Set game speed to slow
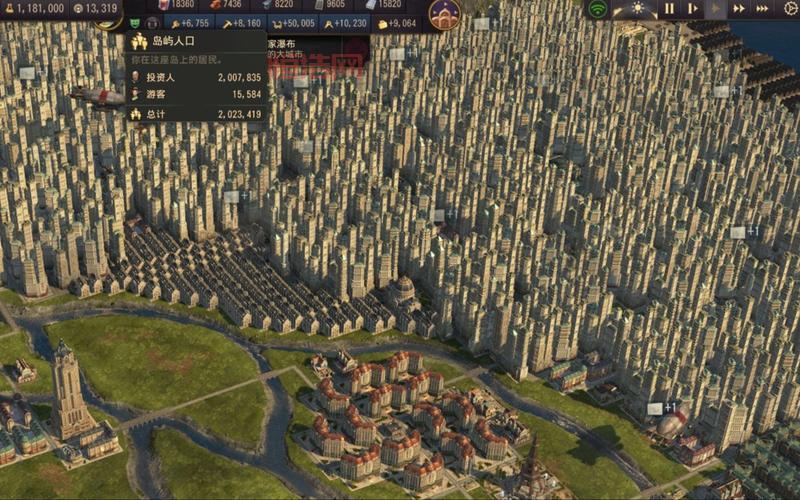Viewport: 800px width, 500px height. point(692,9)
